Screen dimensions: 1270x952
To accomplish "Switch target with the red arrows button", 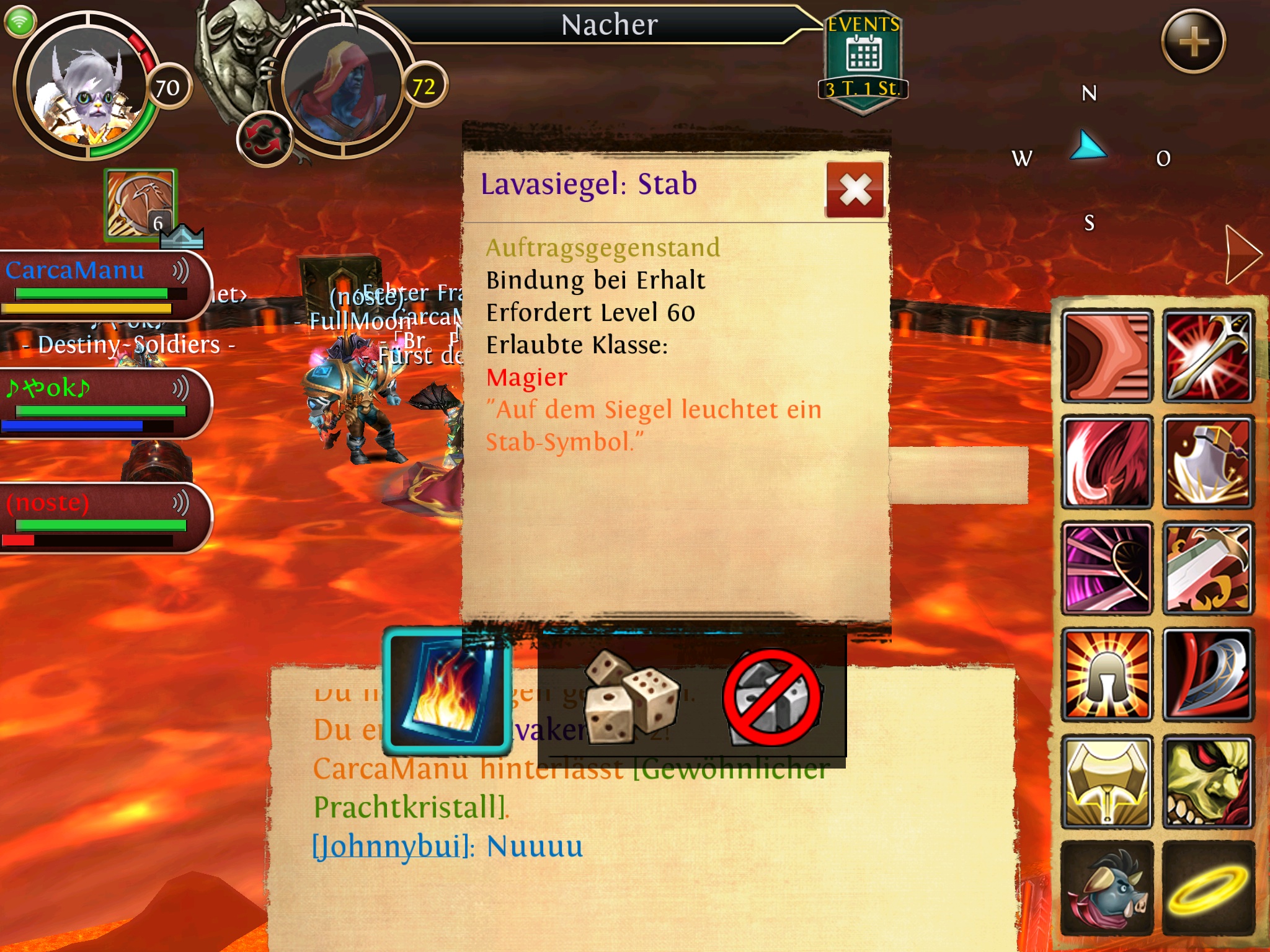I will [x=264, y=139].
